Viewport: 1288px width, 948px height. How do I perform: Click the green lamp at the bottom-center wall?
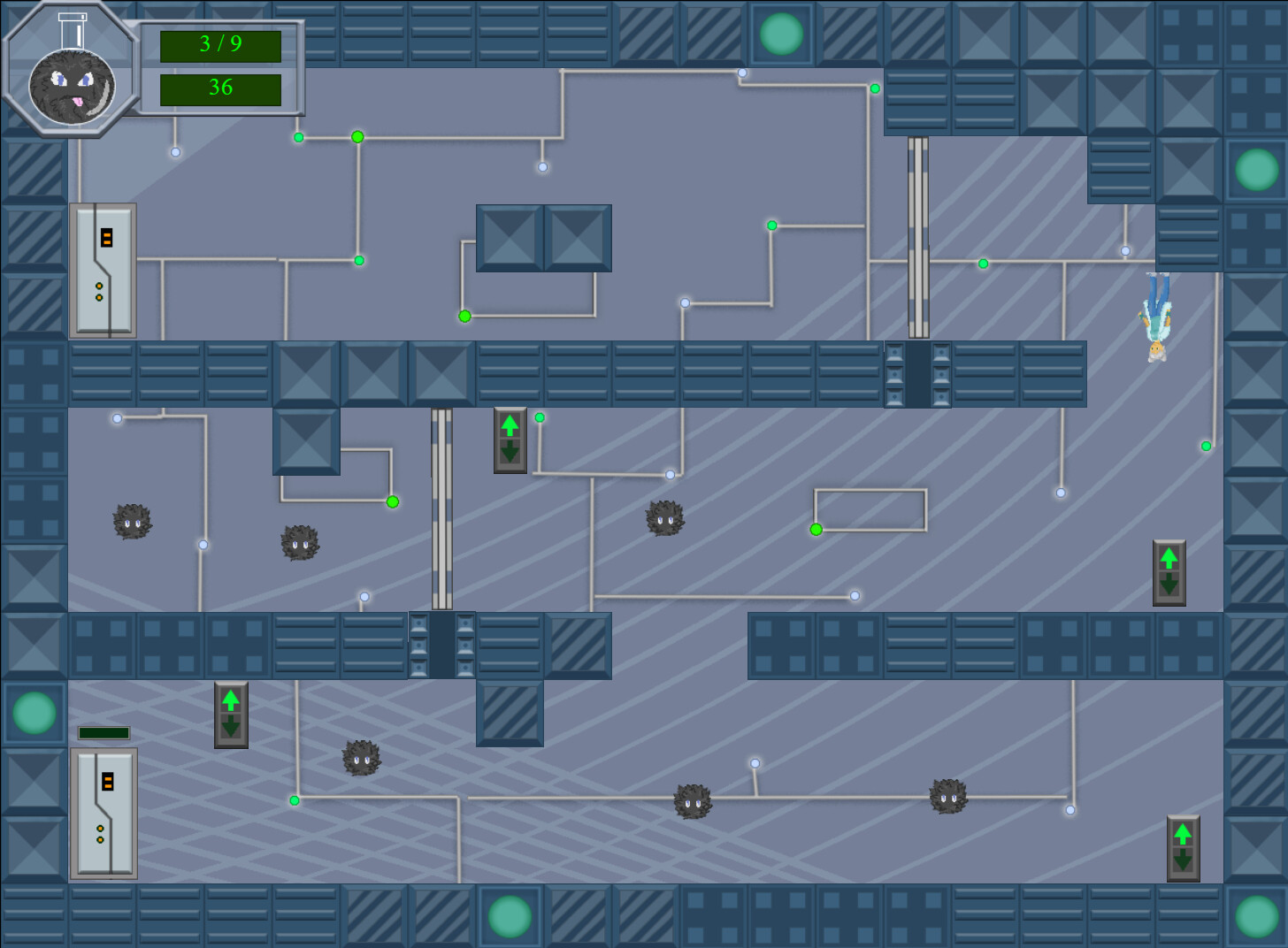tap(509, 916)
